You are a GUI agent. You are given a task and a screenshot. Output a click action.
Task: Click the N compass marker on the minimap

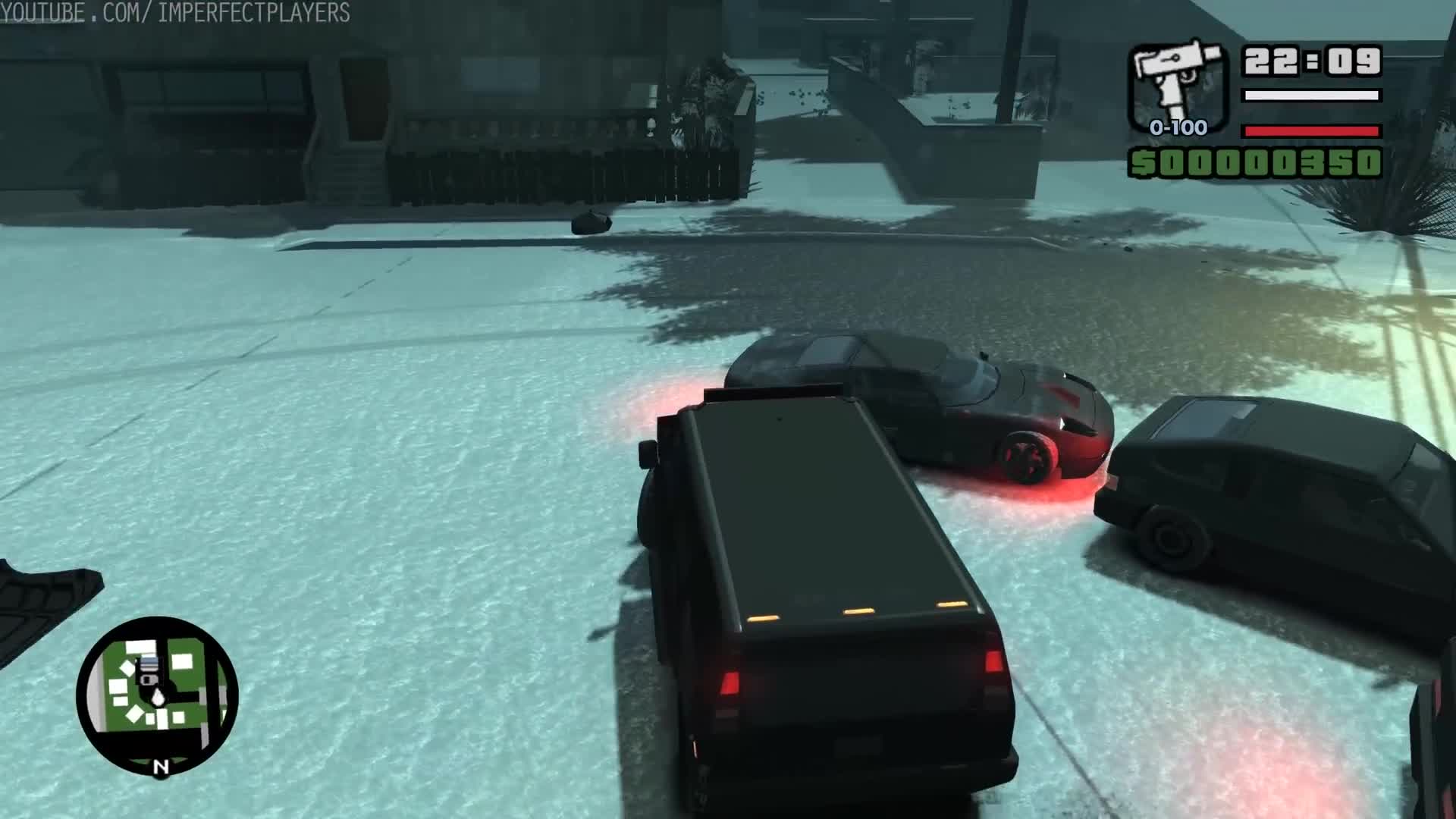[161, 766]
